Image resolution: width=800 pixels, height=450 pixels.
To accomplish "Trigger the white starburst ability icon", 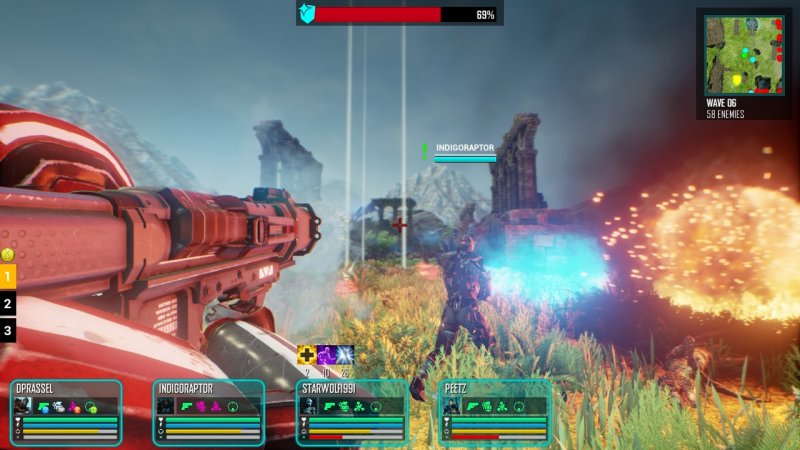I will coord(345,355).
